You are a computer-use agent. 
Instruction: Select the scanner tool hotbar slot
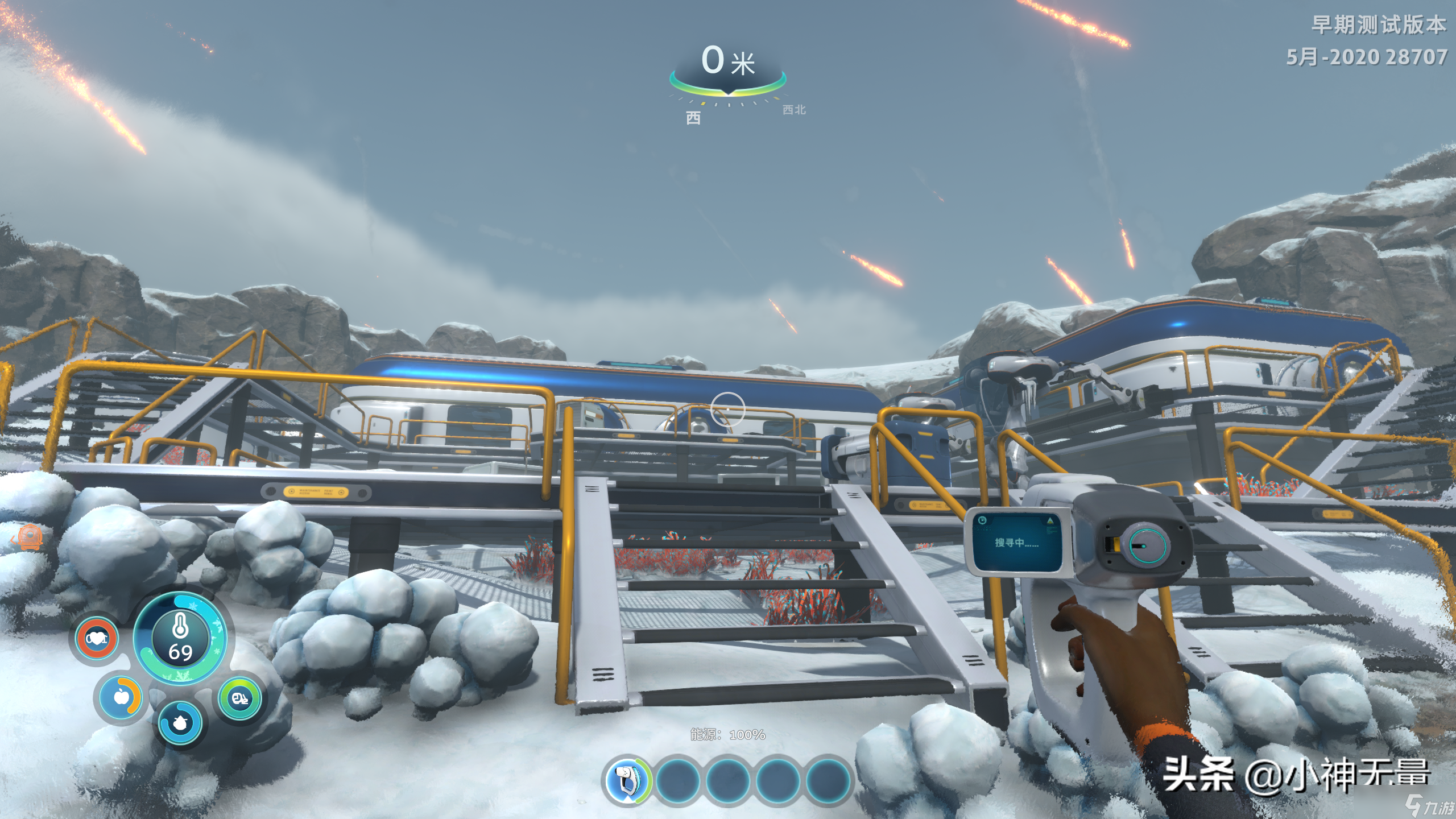[x=627, y=781]
